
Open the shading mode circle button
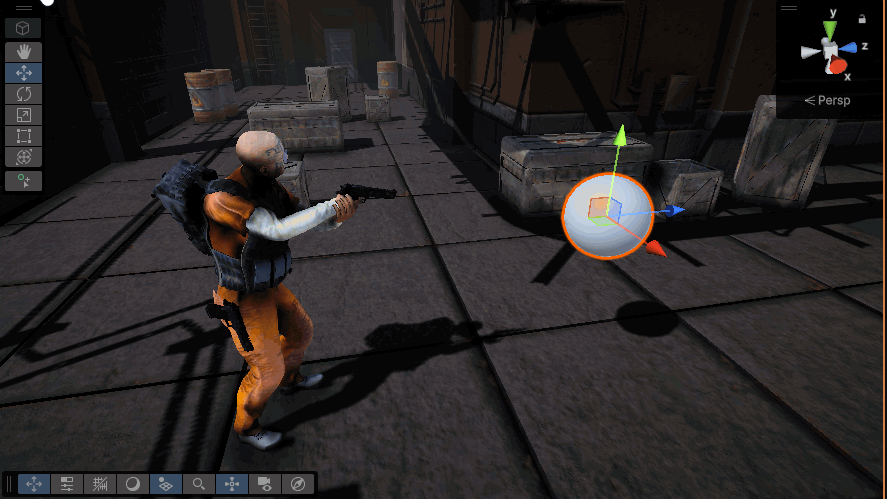pyautogui.click(x=132, y=484)
